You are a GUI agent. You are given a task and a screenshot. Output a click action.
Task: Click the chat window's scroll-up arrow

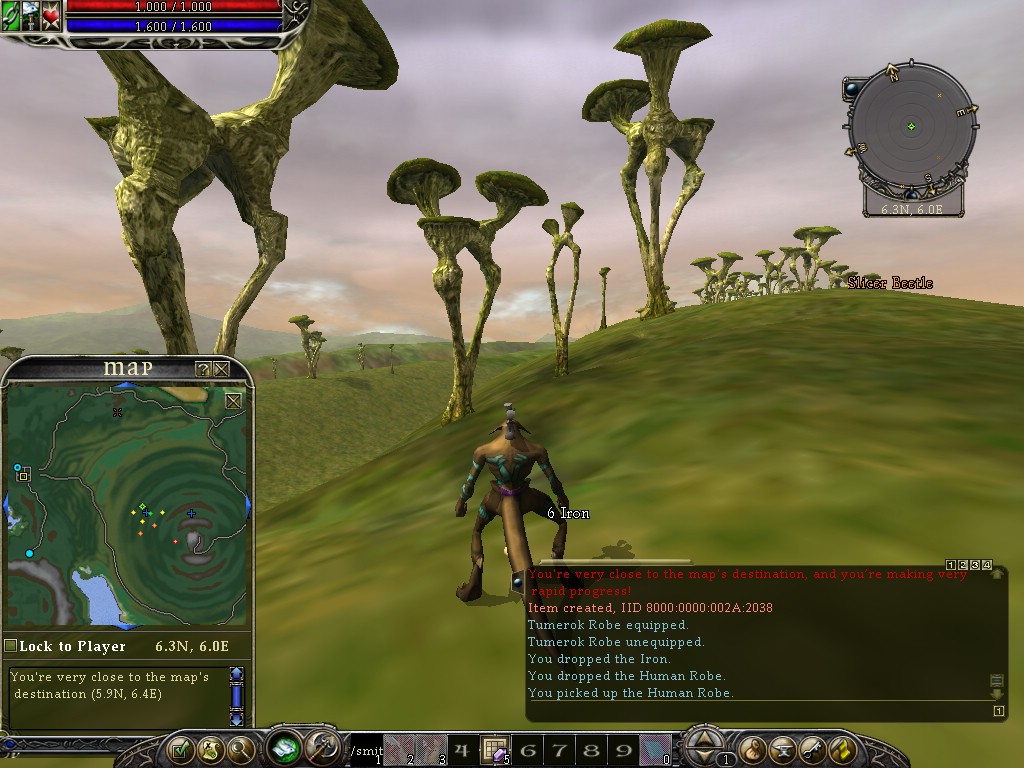click(x=996, y=574)
